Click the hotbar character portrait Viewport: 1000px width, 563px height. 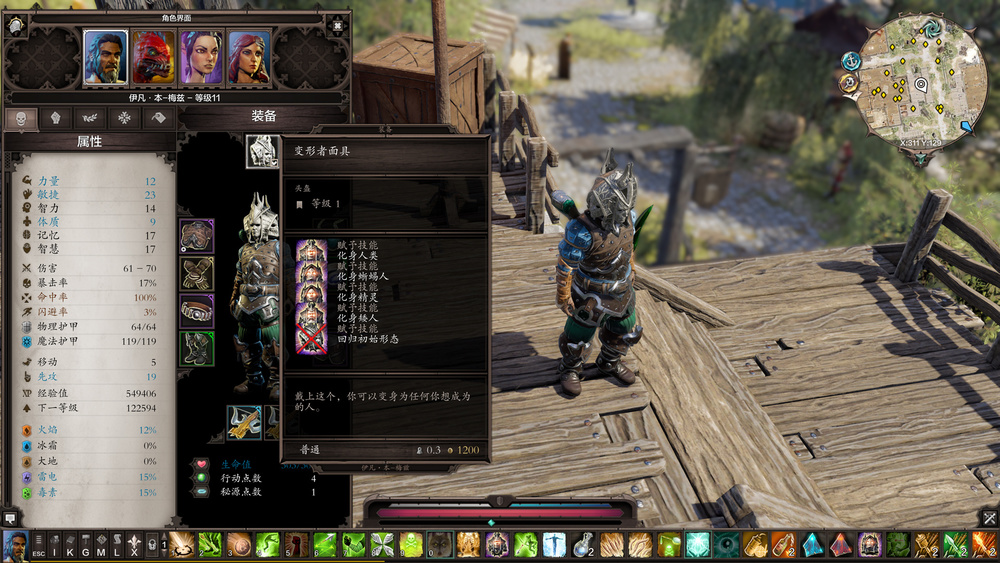click(x=15, y=546)
